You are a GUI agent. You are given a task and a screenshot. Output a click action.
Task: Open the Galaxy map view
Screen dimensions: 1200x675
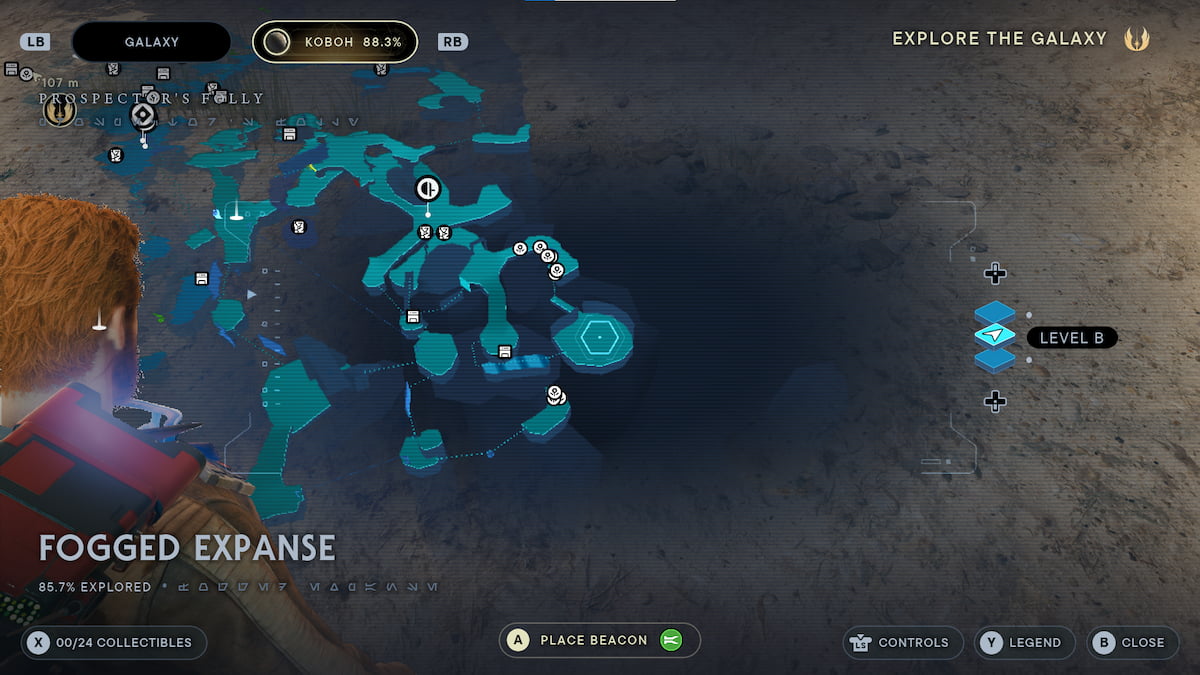[x=151, y=42]
